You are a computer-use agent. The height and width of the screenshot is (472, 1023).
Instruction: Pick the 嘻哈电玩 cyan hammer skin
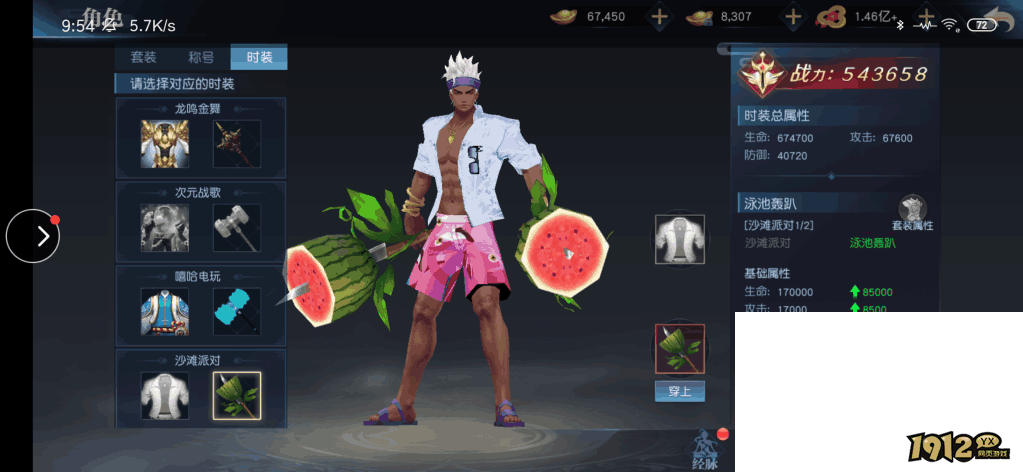click(237, 312)
